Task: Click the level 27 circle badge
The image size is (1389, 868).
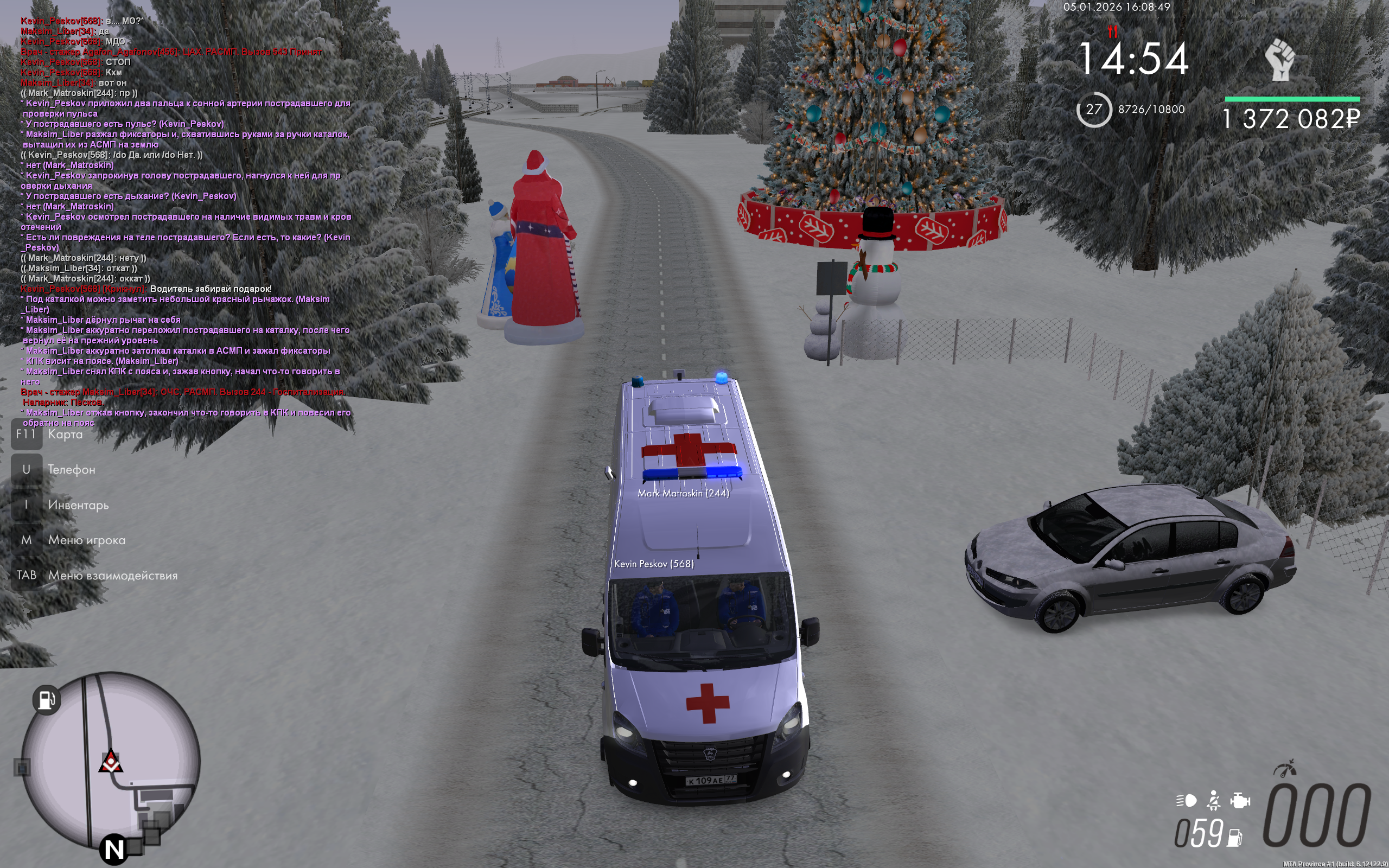Action: tap(1093, 109)
